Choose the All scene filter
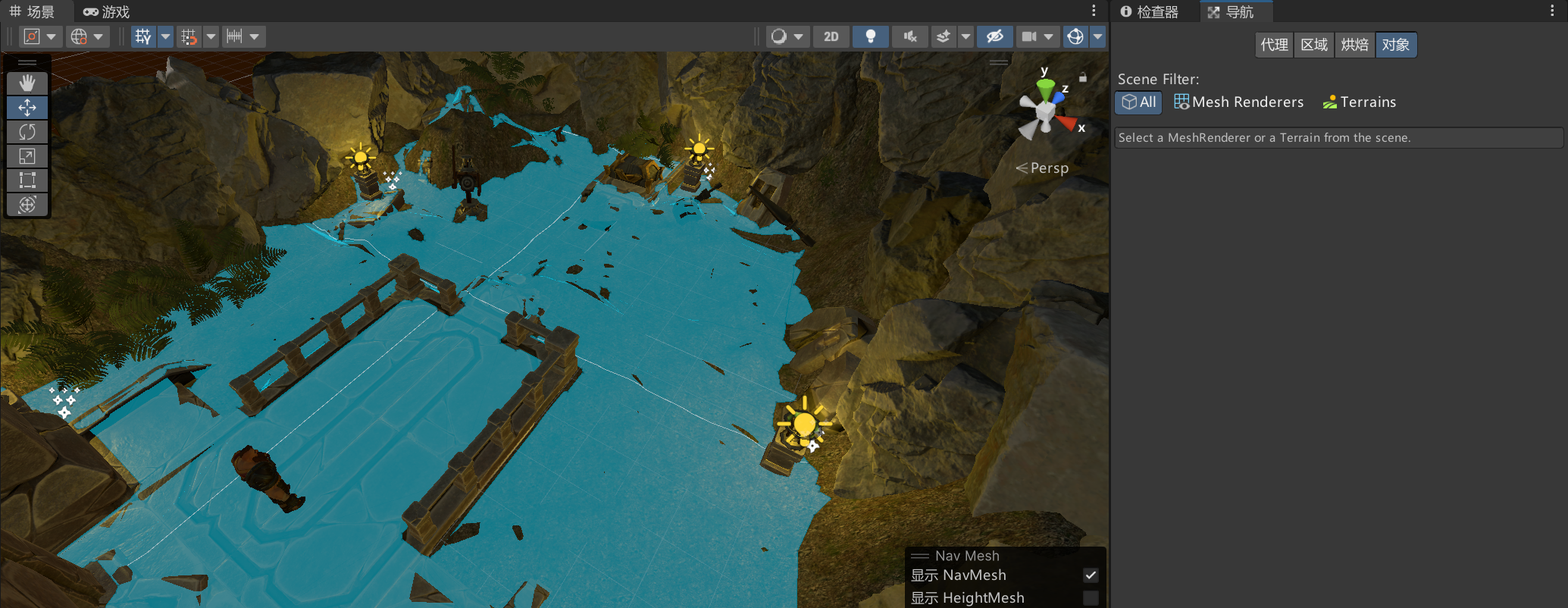This screenshot has width=1568, height=608. point(1138,102)
